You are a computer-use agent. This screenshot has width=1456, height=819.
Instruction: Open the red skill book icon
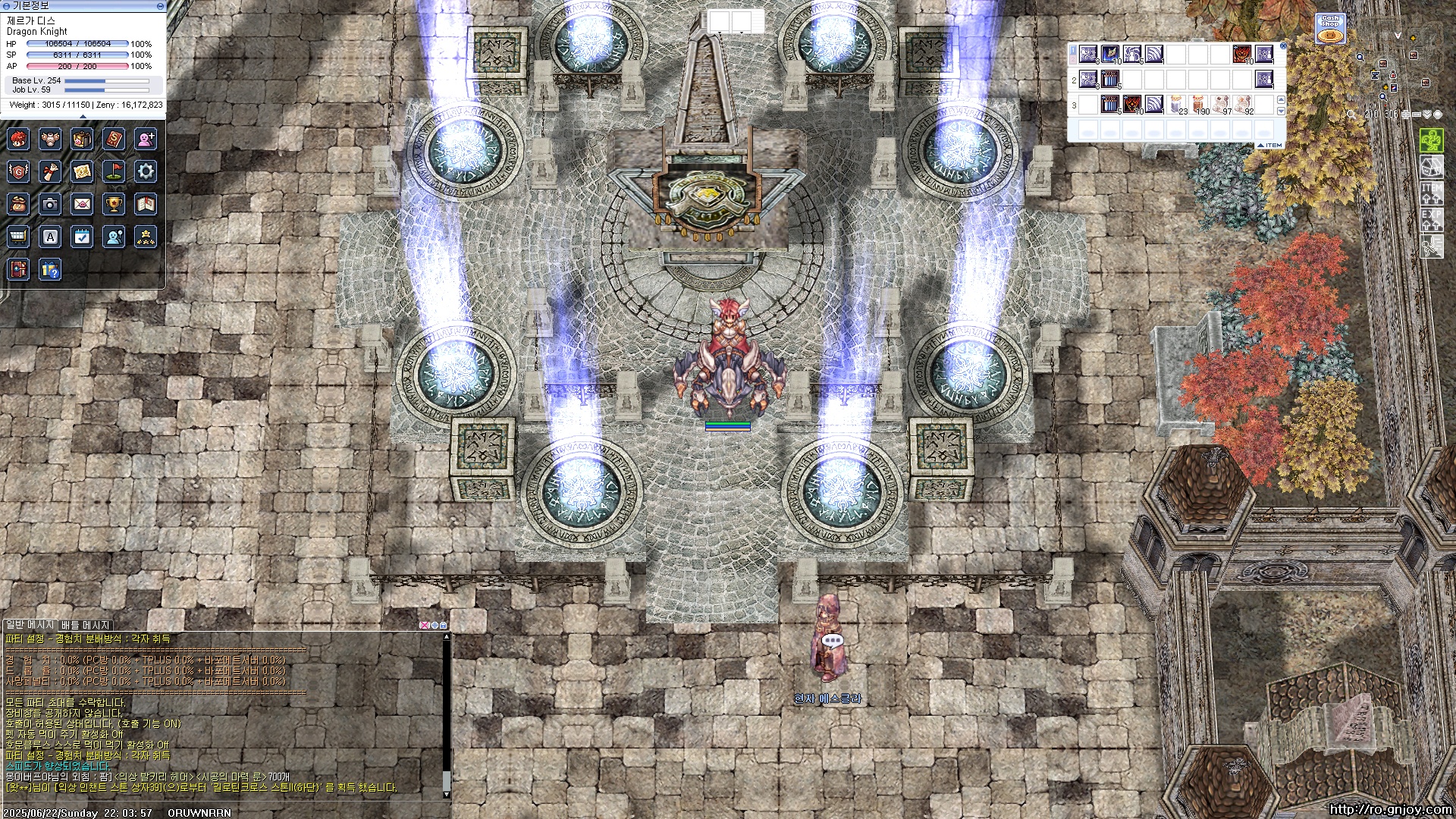[x=114, y=139]
